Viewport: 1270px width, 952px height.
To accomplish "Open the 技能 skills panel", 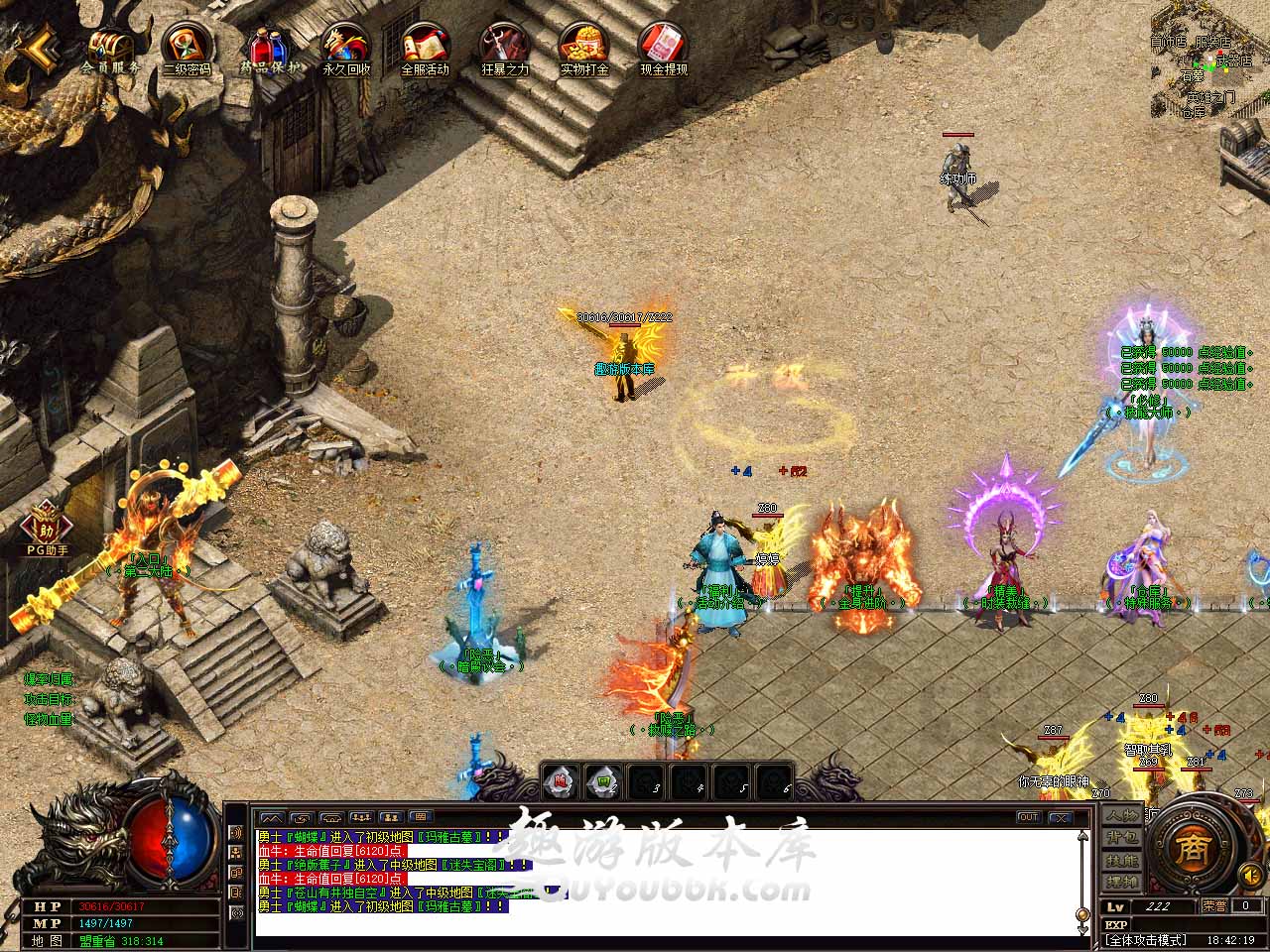I will [x=1123, y=861].
